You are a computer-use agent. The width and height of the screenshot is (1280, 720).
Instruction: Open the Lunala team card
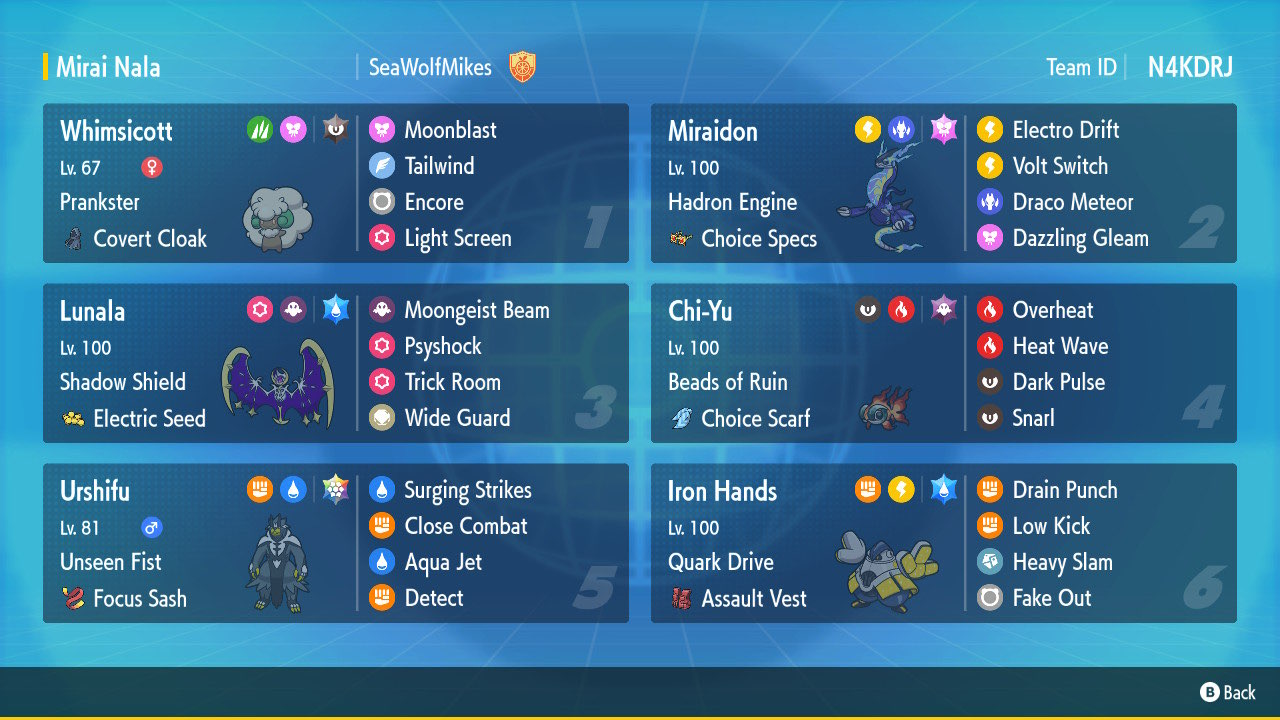[335, 364]
